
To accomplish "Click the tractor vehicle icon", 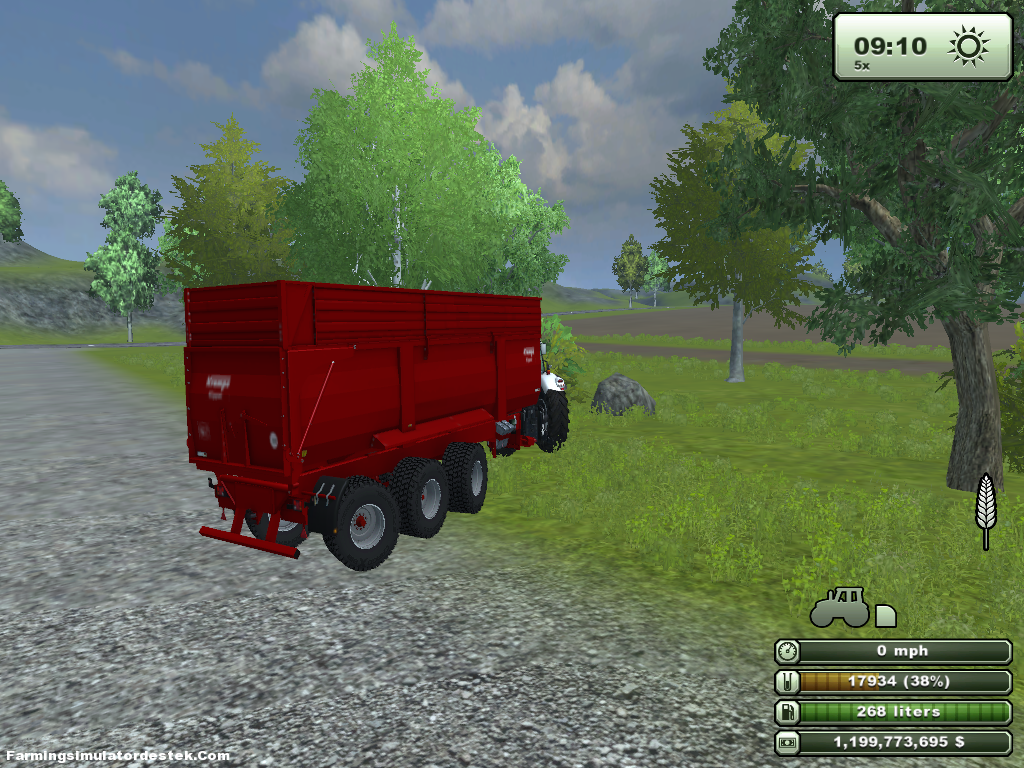I will click(x=839, y=609).
